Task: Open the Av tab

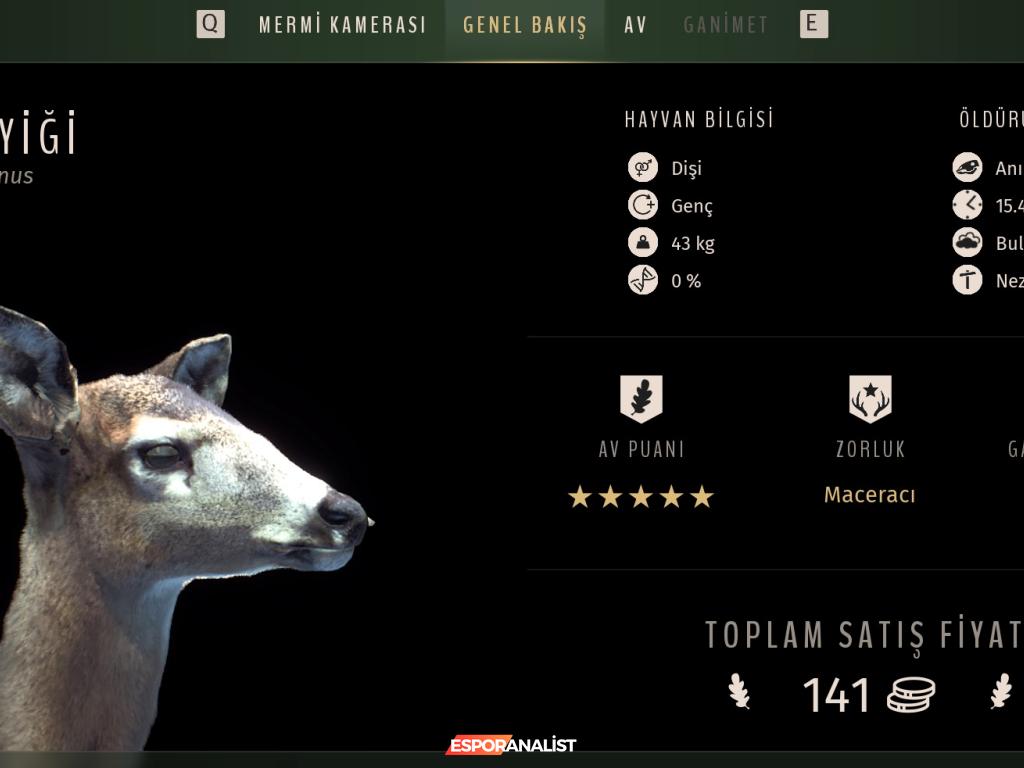Action: click(636, 25)
